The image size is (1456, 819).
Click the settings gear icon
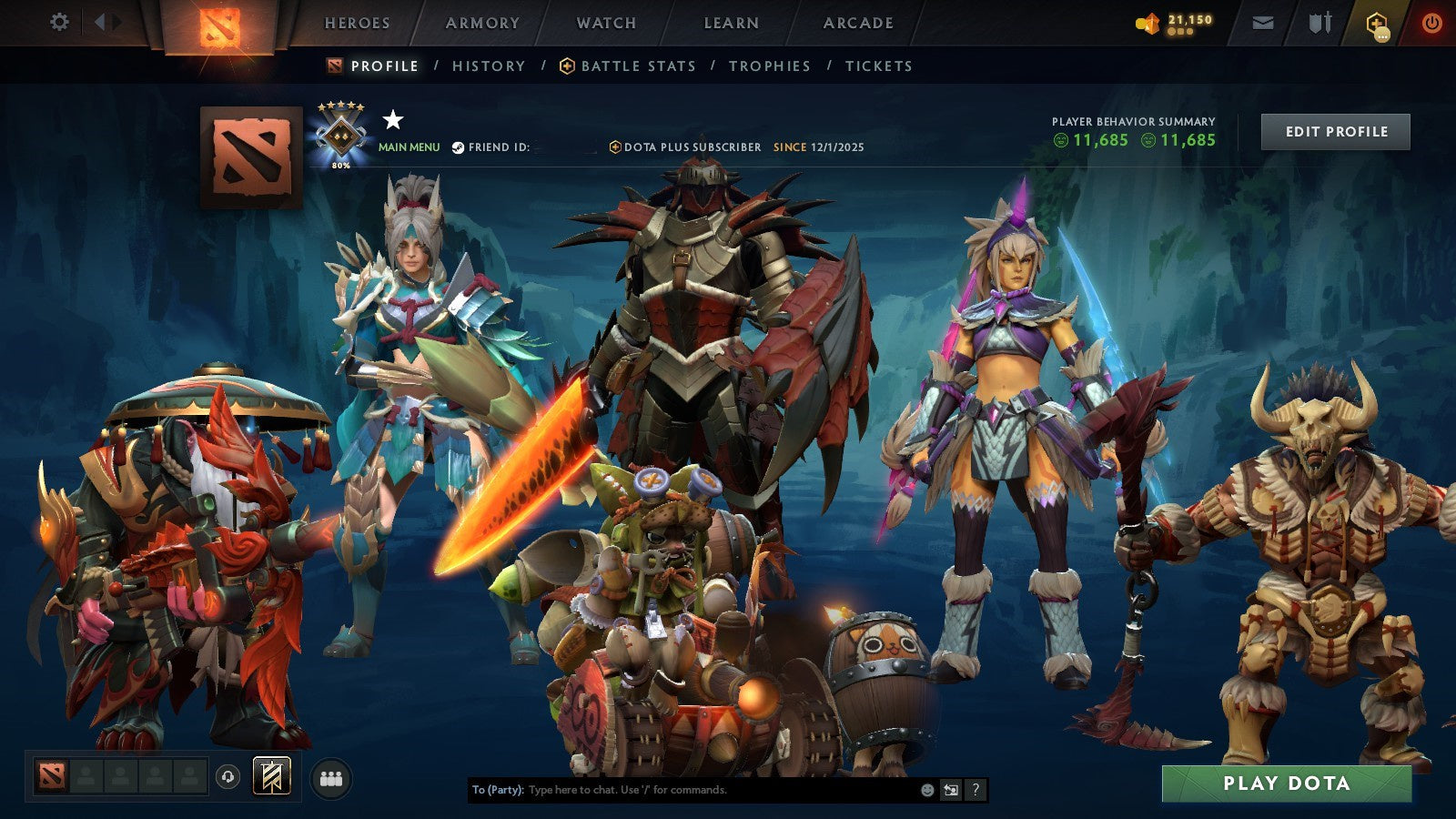coord(60,23)
